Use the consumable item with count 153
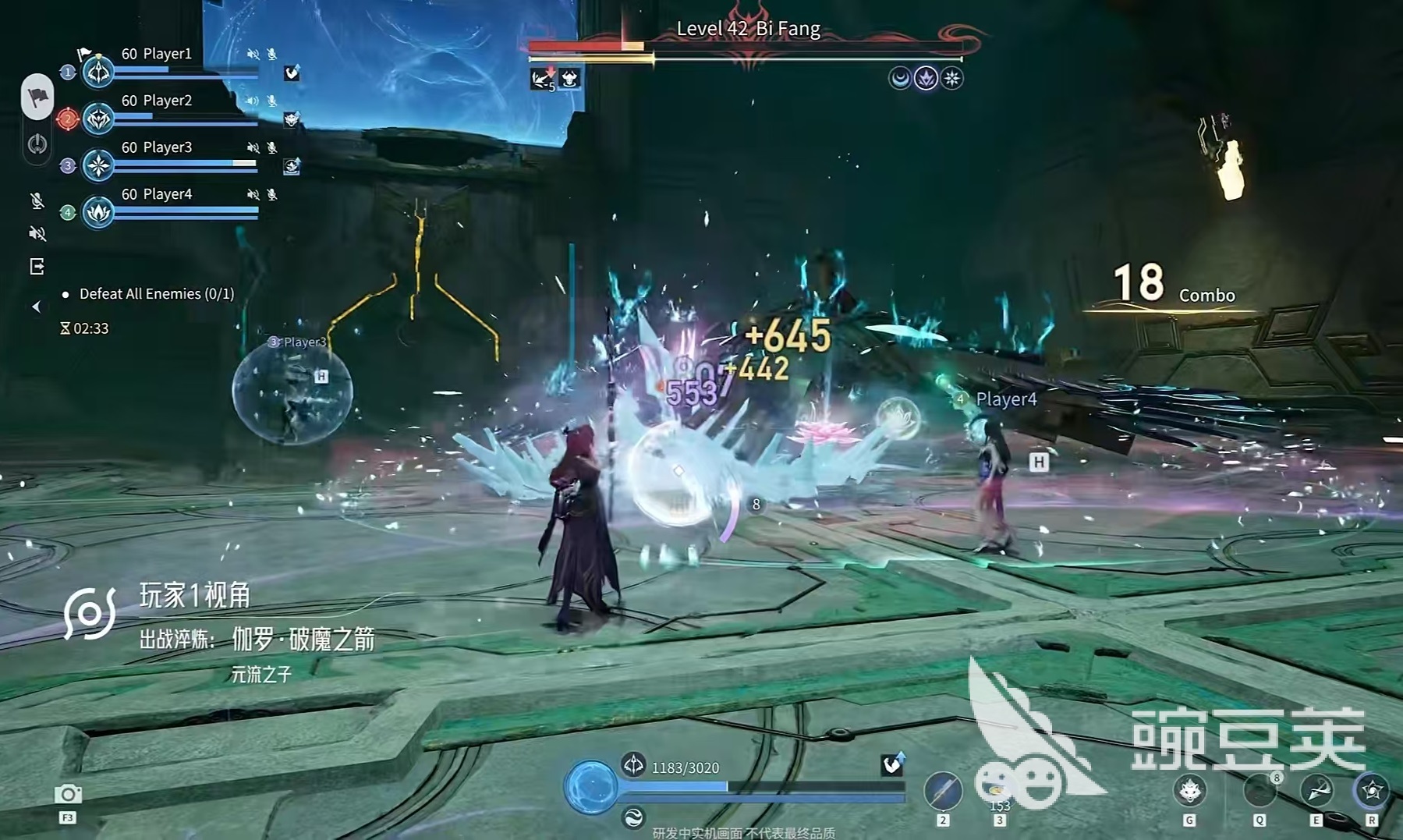1403x840 pixels. (x=997, y=788)
